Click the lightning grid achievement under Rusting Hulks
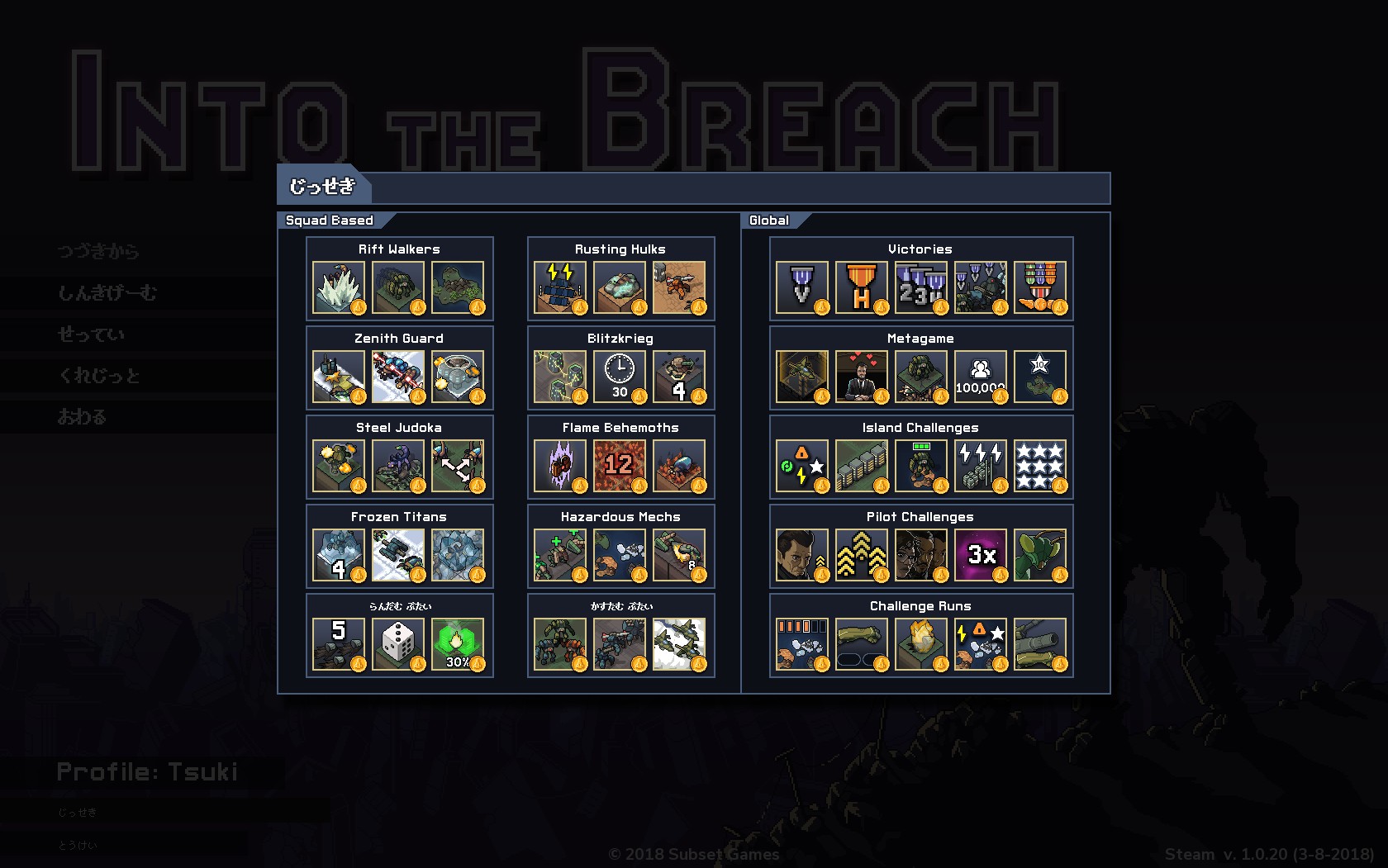This screenshot has width=1388, height=868. pyautogui.click(x=559, y=288)
